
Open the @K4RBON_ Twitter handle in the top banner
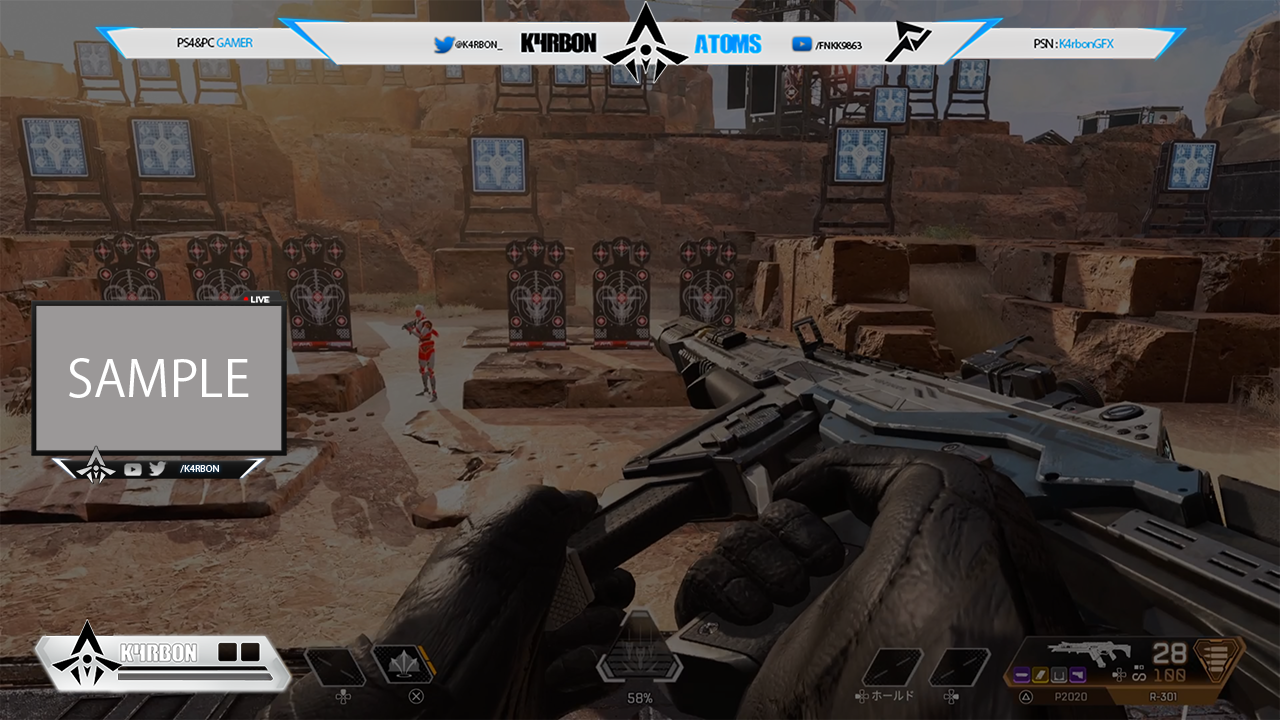coord(468,45)
